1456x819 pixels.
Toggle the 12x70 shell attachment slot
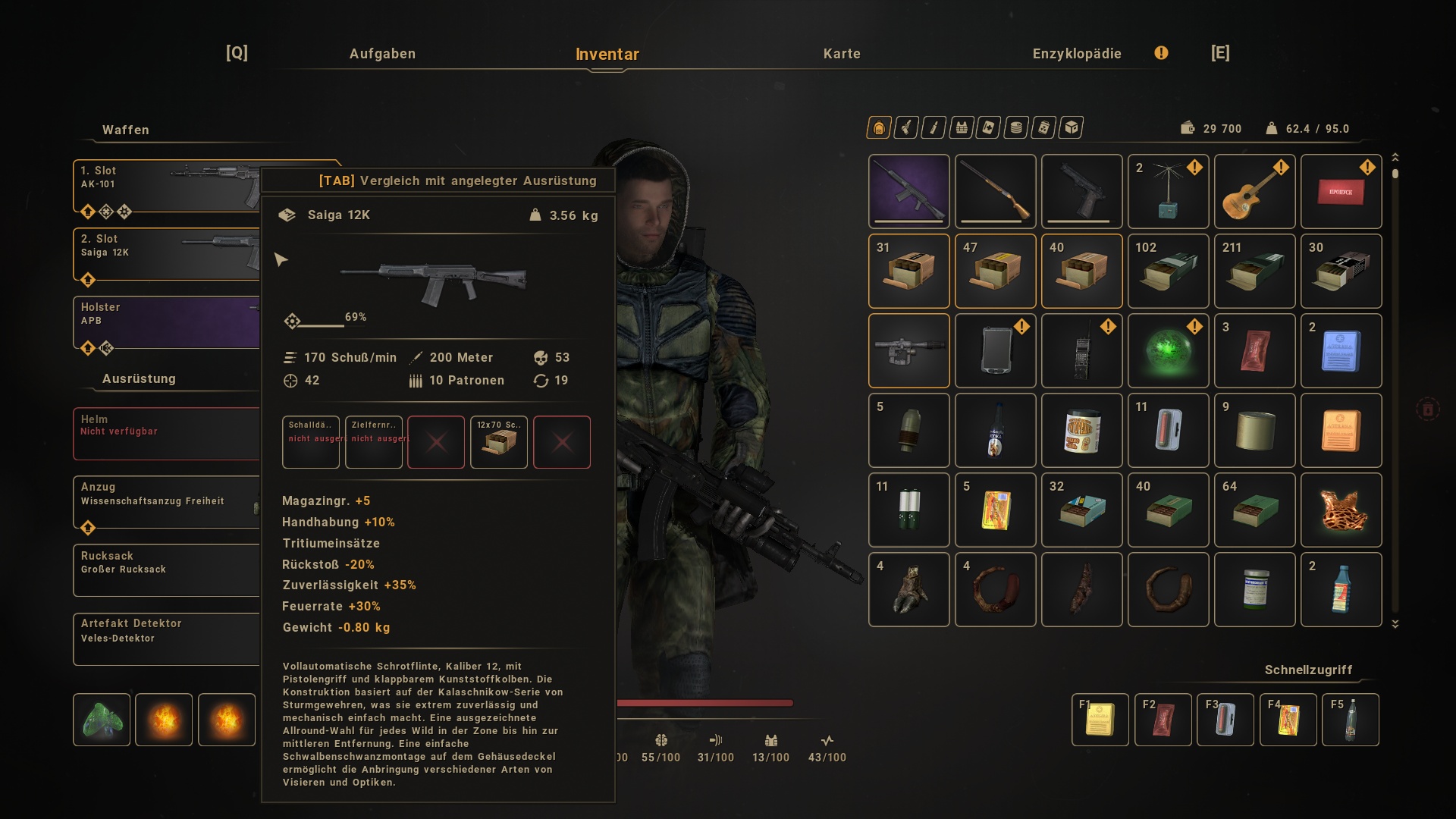click(498, 442)
